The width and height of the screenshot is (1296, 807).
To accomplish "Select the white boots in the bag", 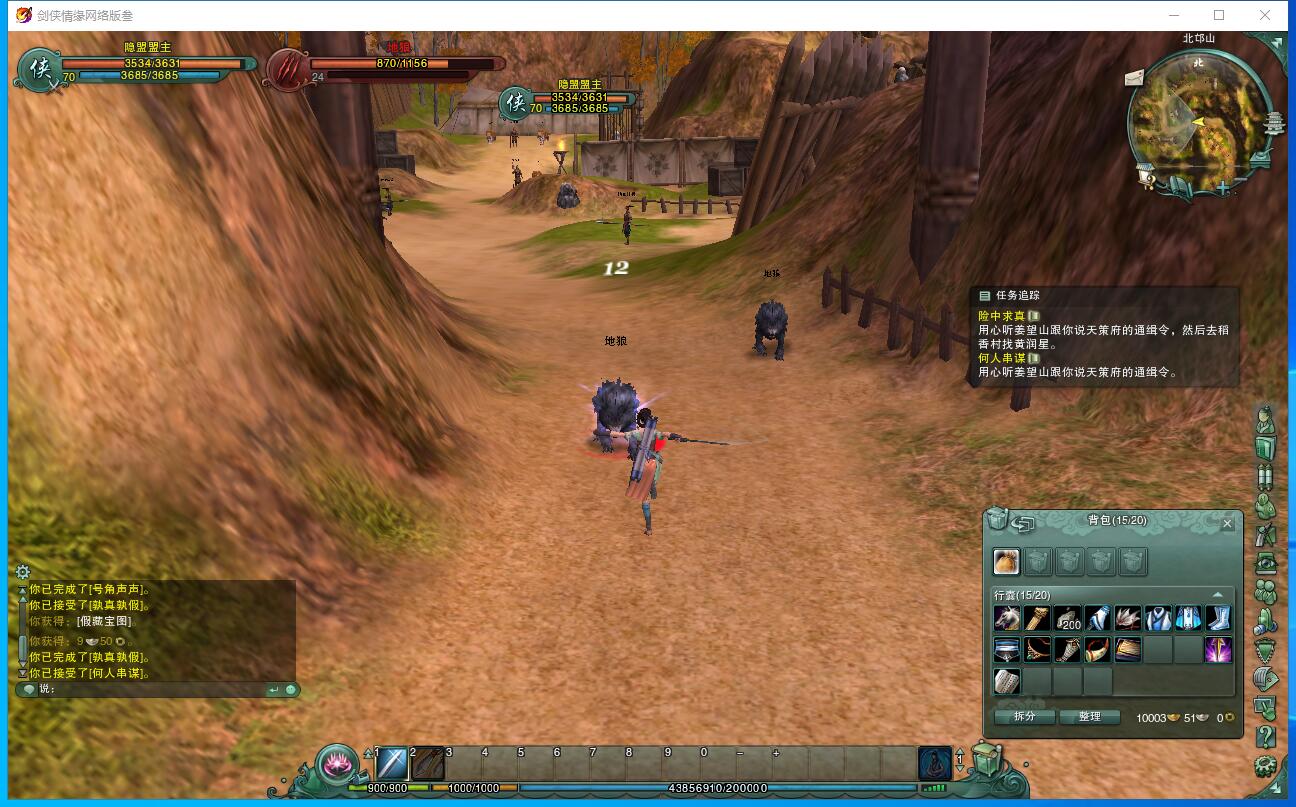I will point(1218,619).
